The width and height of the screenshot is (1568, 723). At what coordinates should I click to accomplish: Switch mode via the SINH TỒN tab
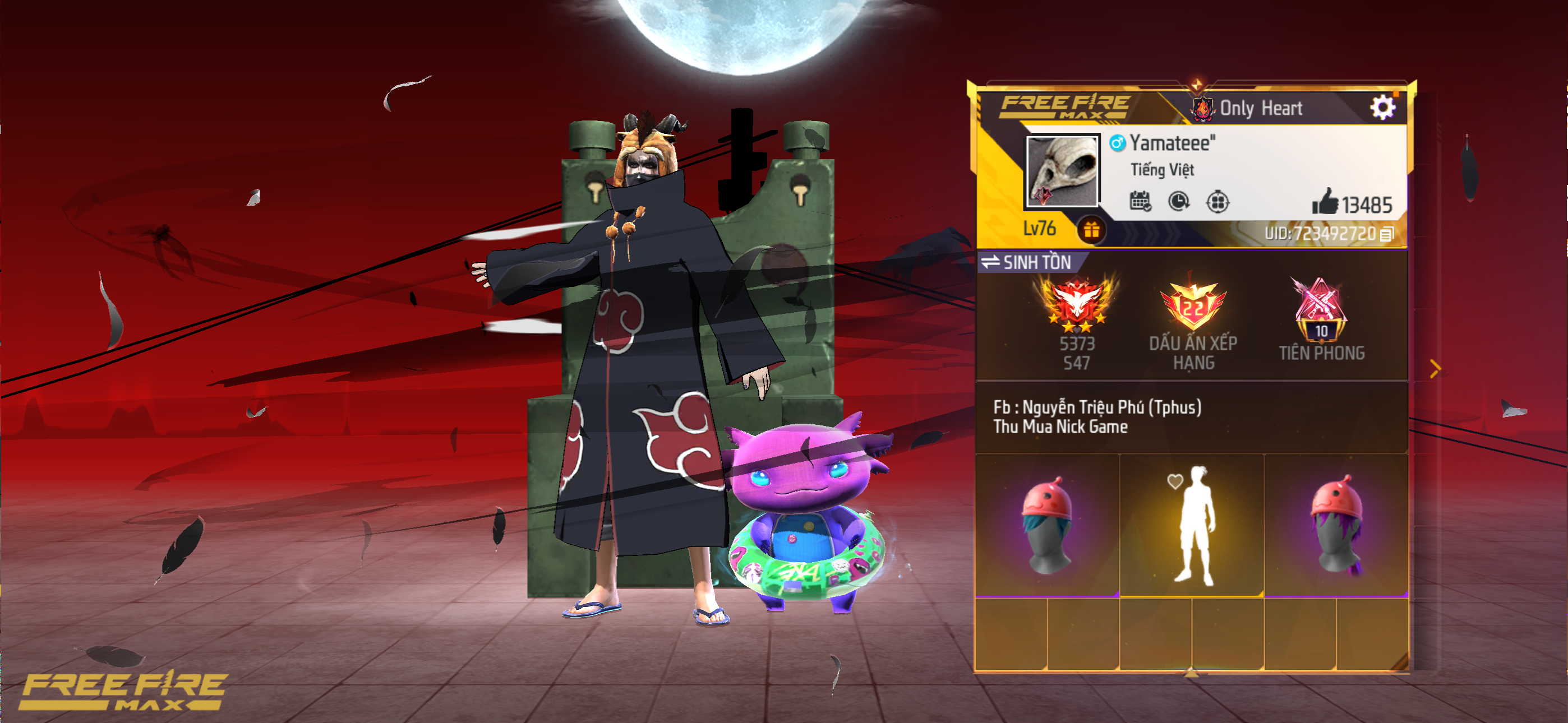tap(1027, 262)
